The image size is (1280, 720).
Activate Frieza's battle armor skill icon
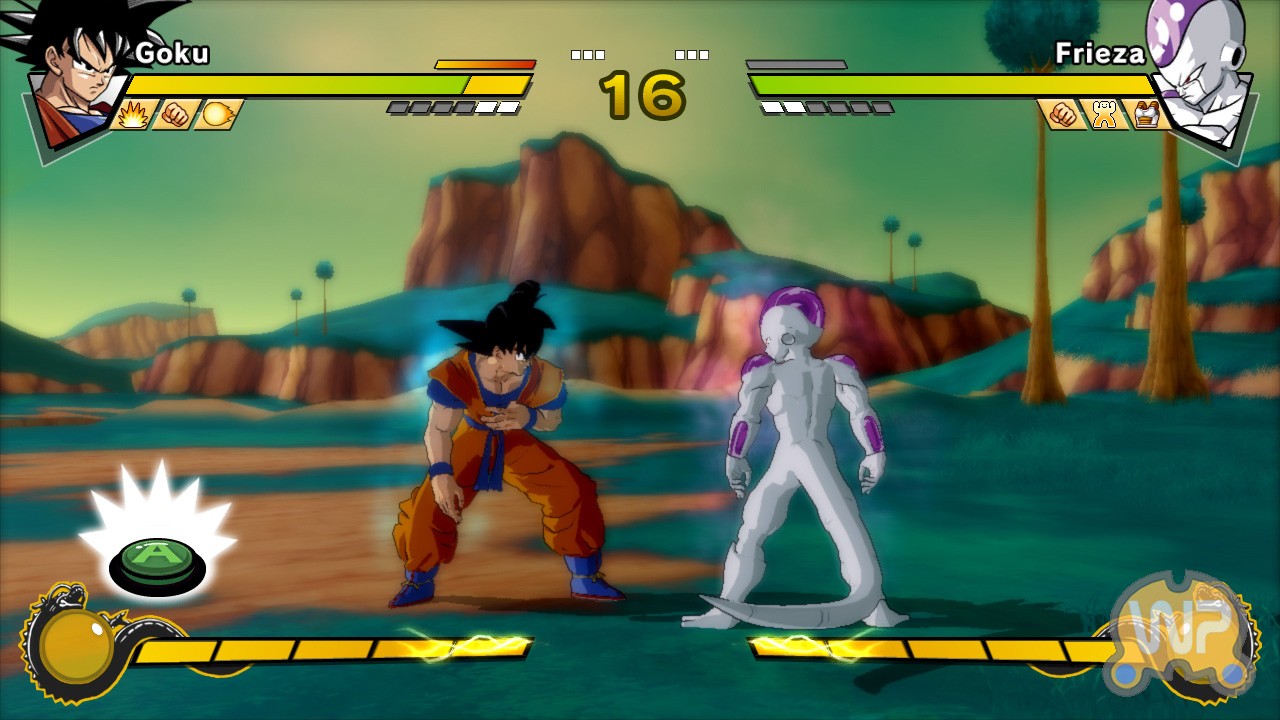click(x=1146, y=115)
